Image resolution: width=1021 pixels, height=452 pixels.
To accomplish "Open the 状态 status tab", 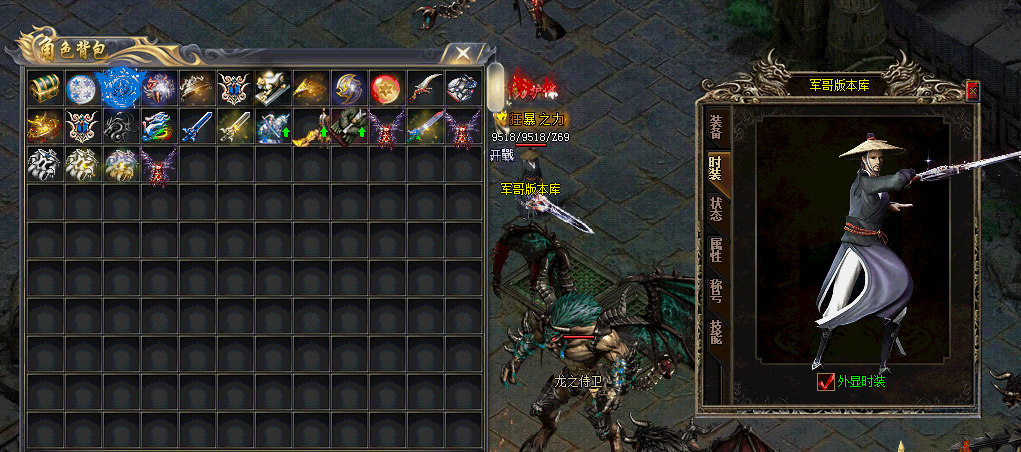I will 716,210.
